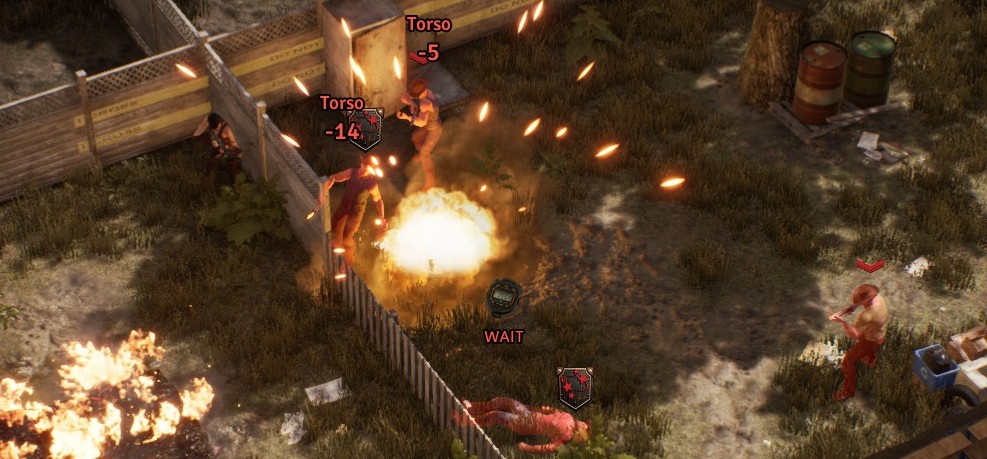Select the enemy badge above the fallen soldier
This screenshot has width=987, height=459.
pos(574,387)
